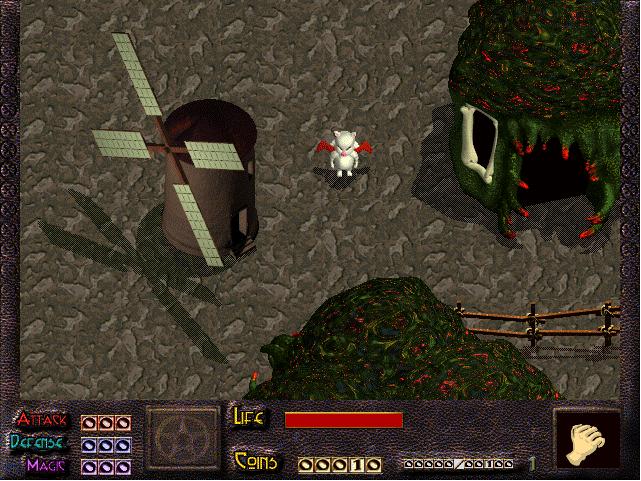
Task: Click the Magic stat label
Action: [48, 464]
